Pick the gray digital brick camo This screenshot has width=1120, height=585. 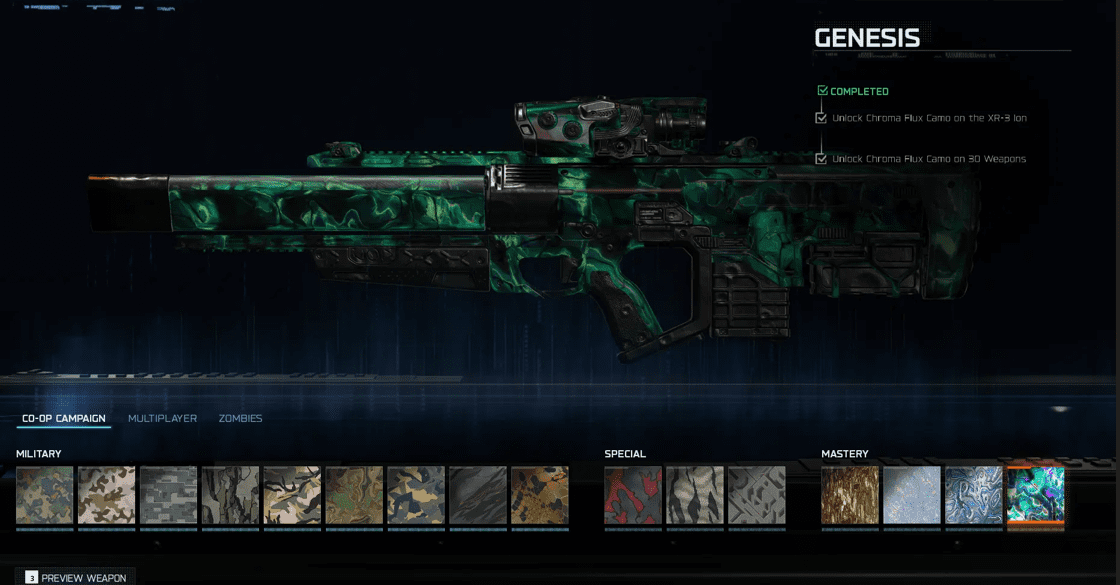tap(169, 495)
